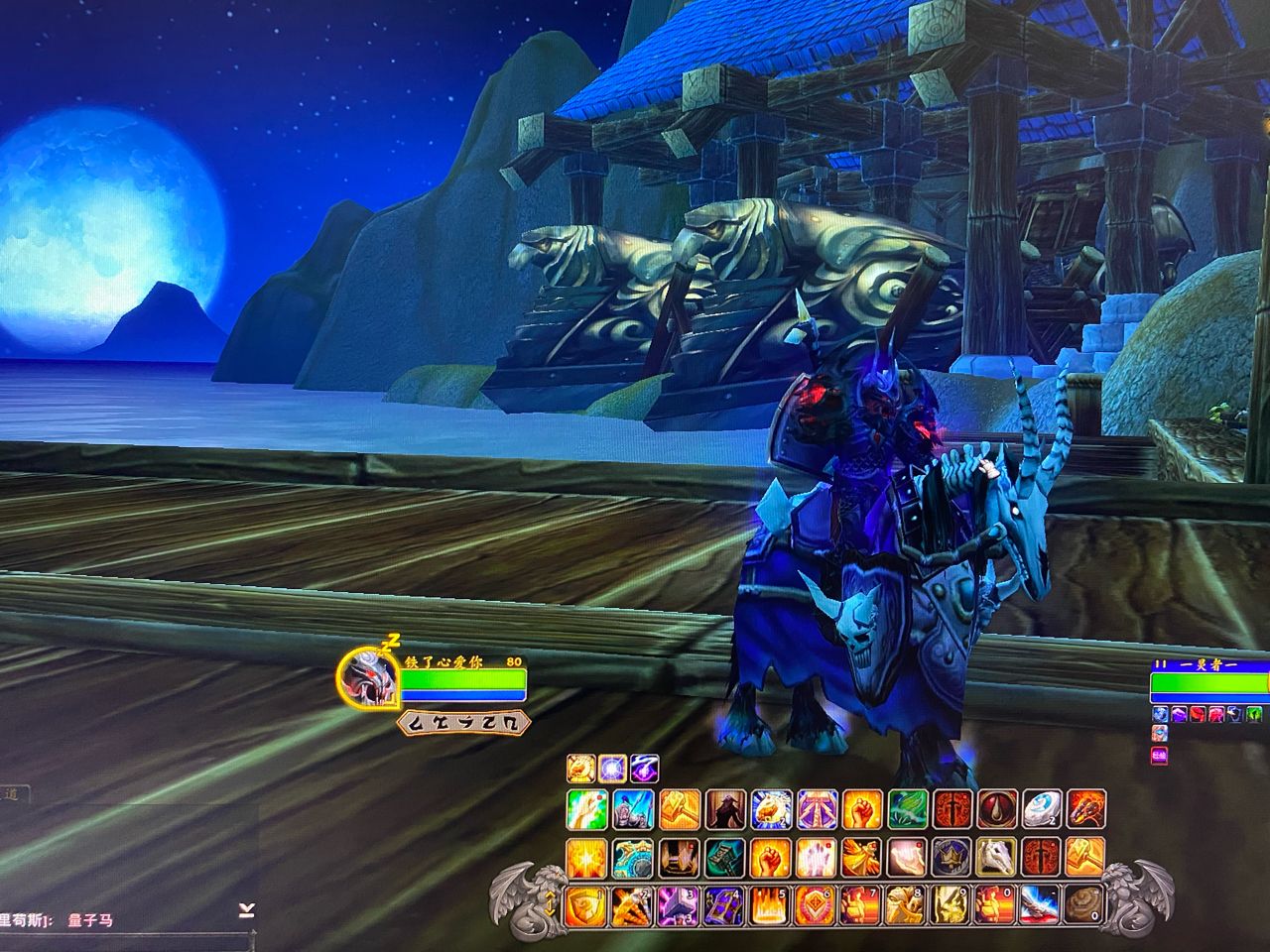The height and width of the screenshot is (952, 1270).
Task: Cast the green glowing hand spell
Action: coord(586,809)
